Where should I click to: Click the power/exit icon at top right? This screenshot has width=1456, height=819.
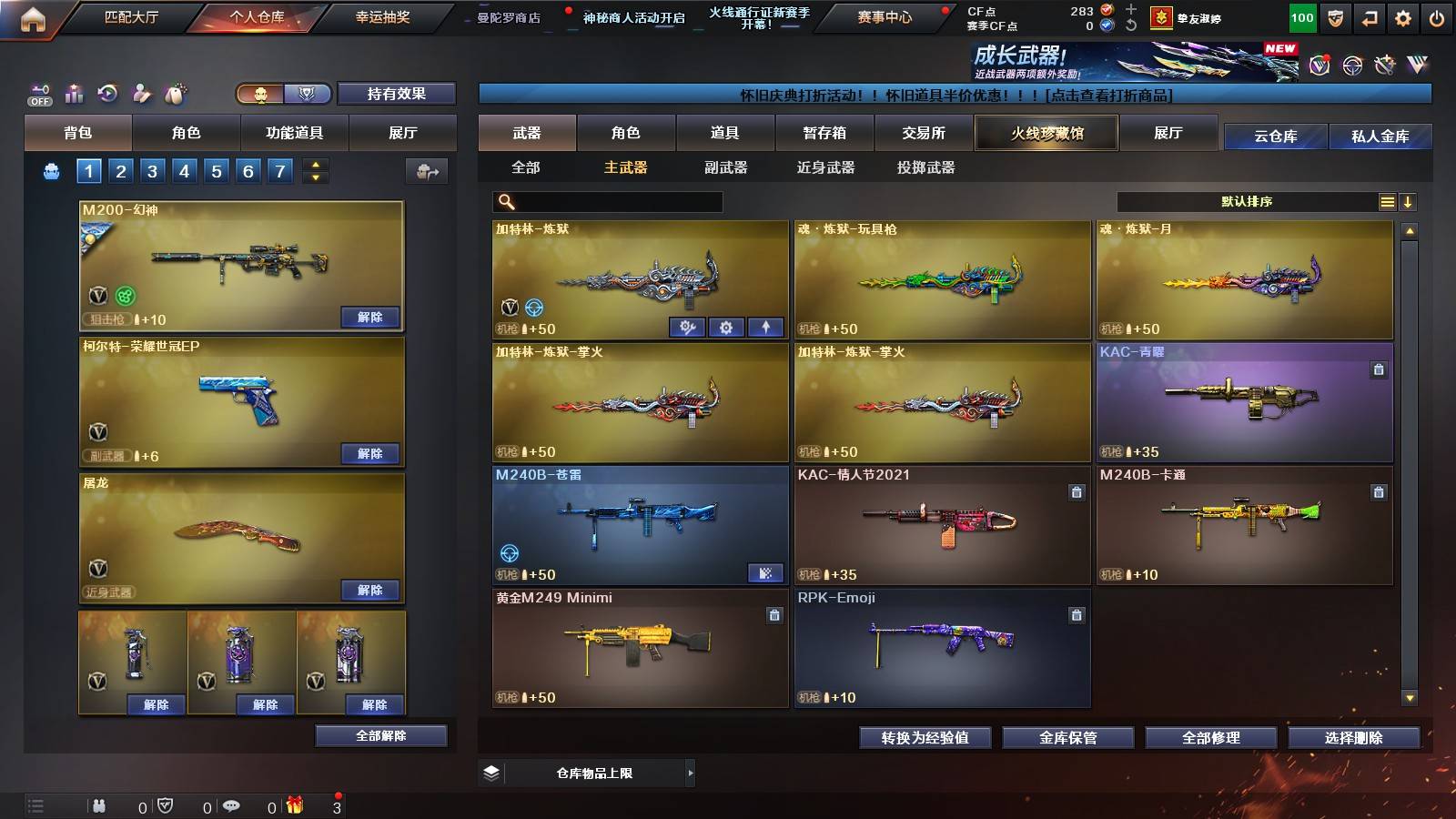click(x=1438, y=16)
